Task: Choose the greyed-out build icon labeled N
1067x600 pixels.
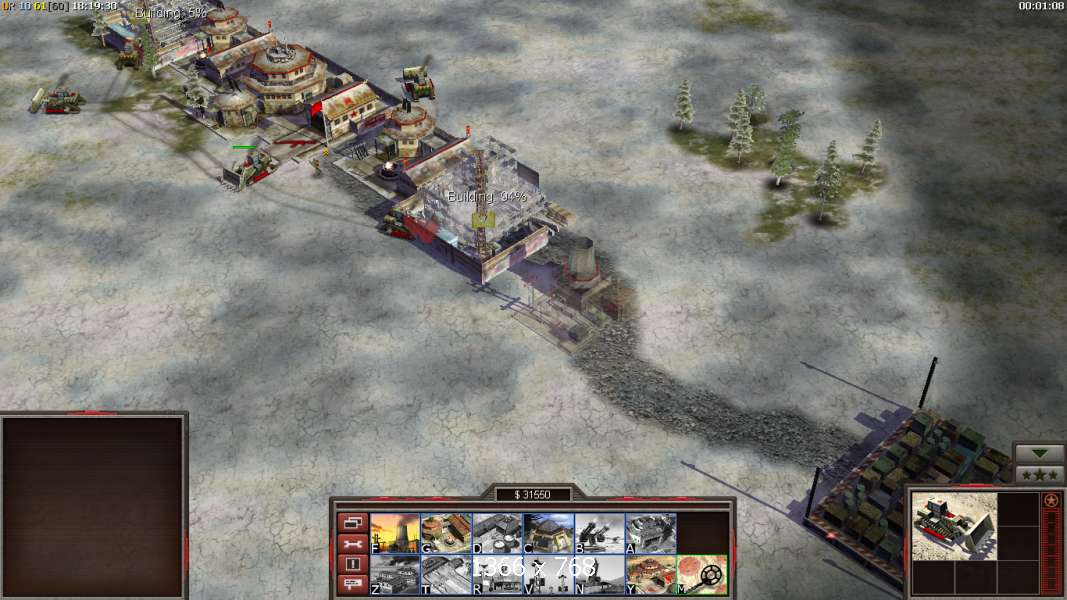Action: [599, 575]
